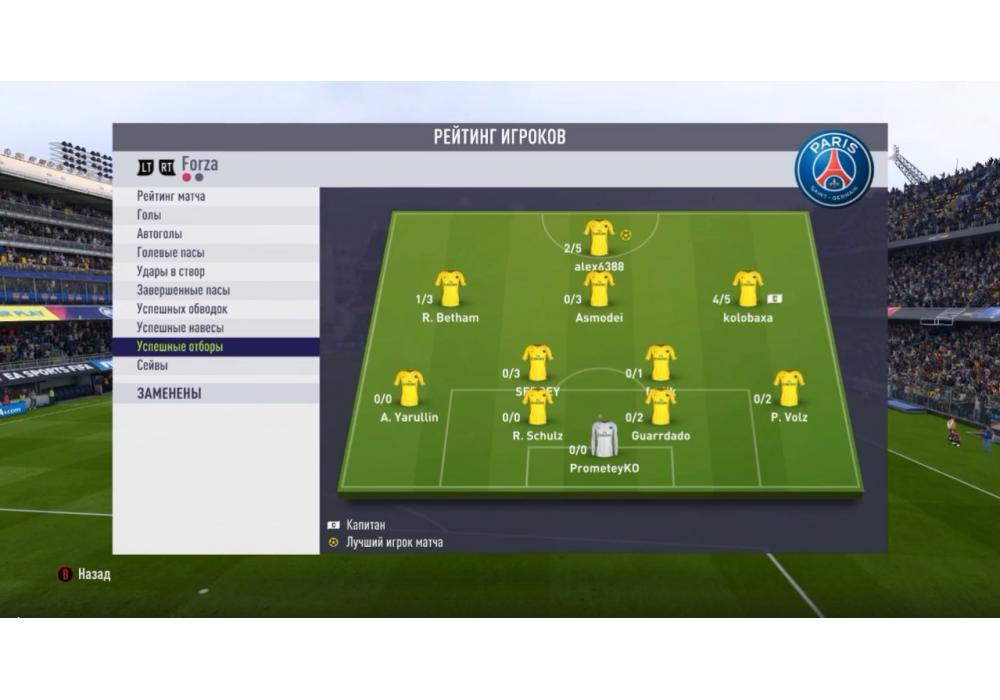Choose the Голы stat row

[x=149, y=215]
